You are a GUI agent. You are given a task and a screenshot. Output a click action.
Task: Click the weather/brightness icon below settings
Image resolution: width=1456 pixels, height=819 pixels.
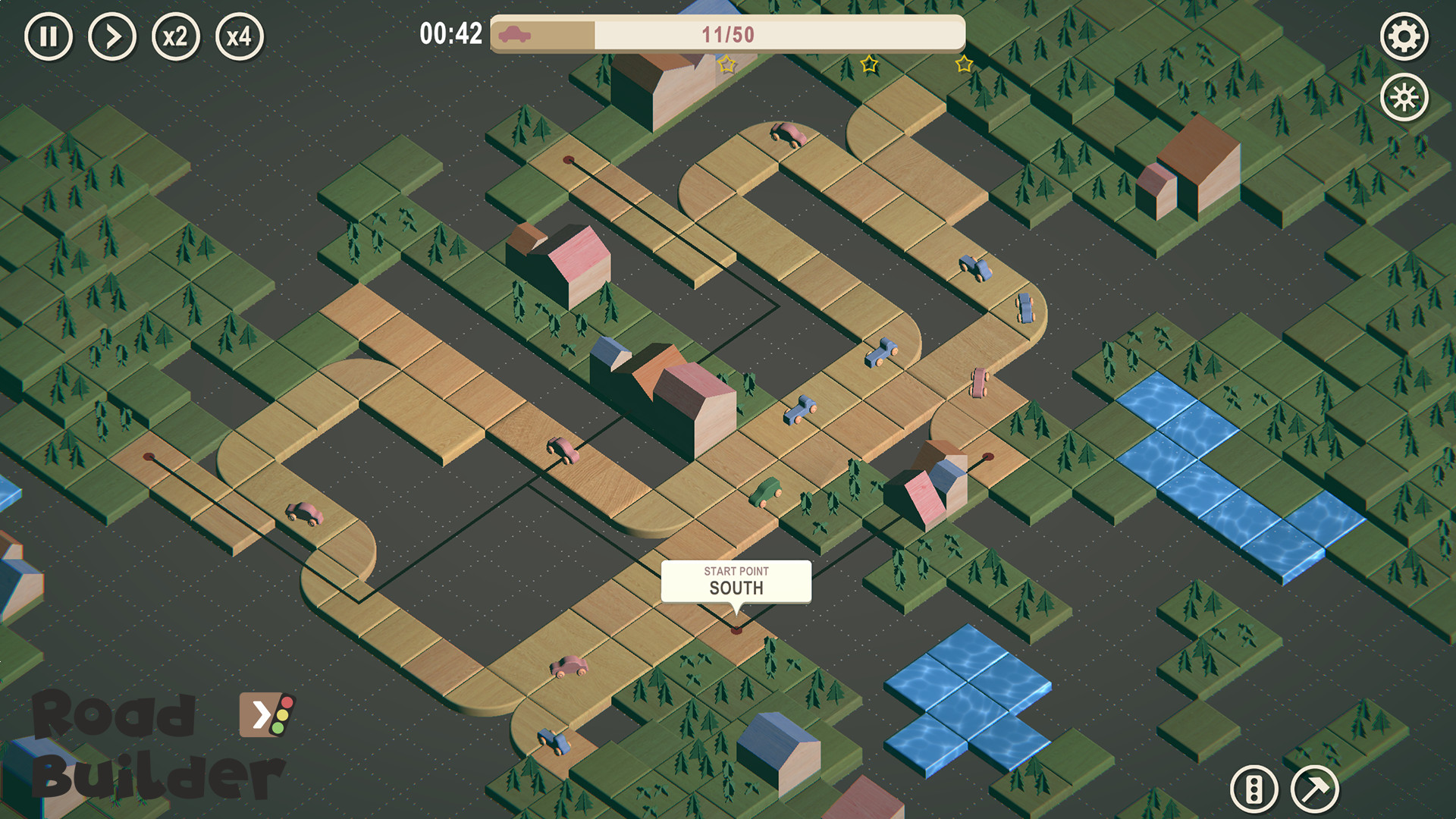pos(1405,96)
